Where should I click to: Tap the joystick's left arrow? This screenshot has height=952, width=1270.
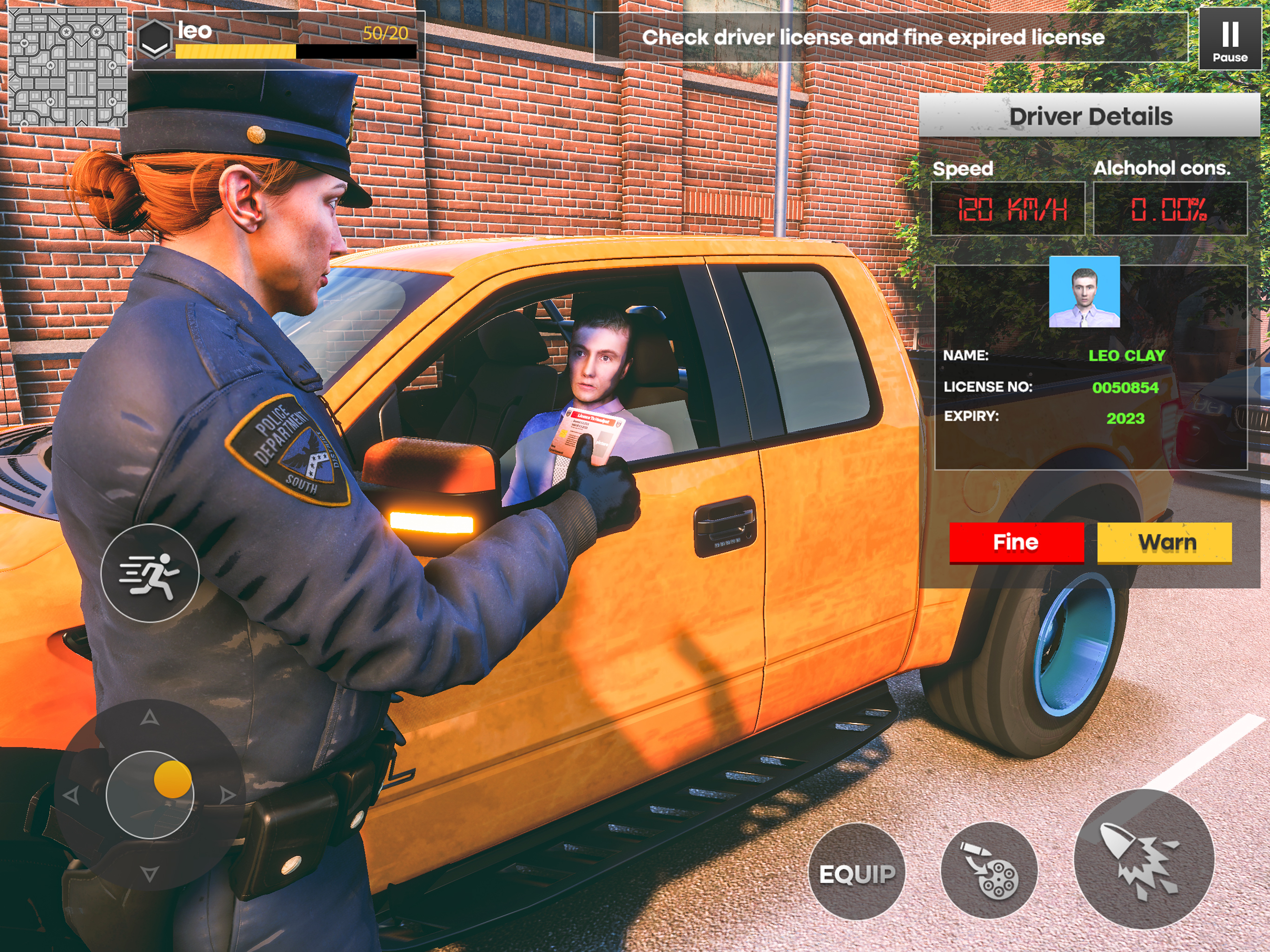click(x=71, y=795)
